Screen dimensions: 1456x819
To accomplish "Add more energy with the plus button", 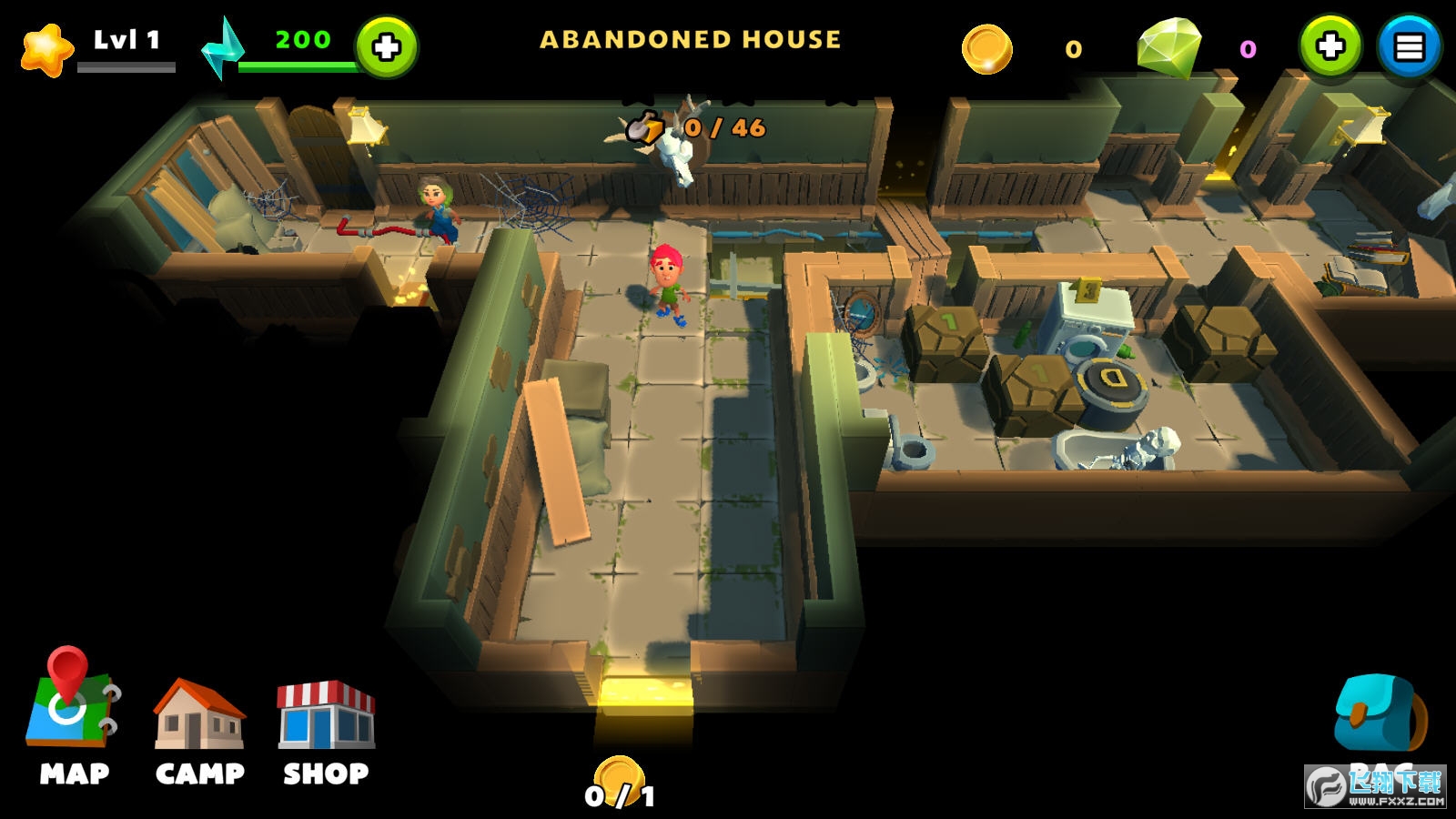I will 387,46.
